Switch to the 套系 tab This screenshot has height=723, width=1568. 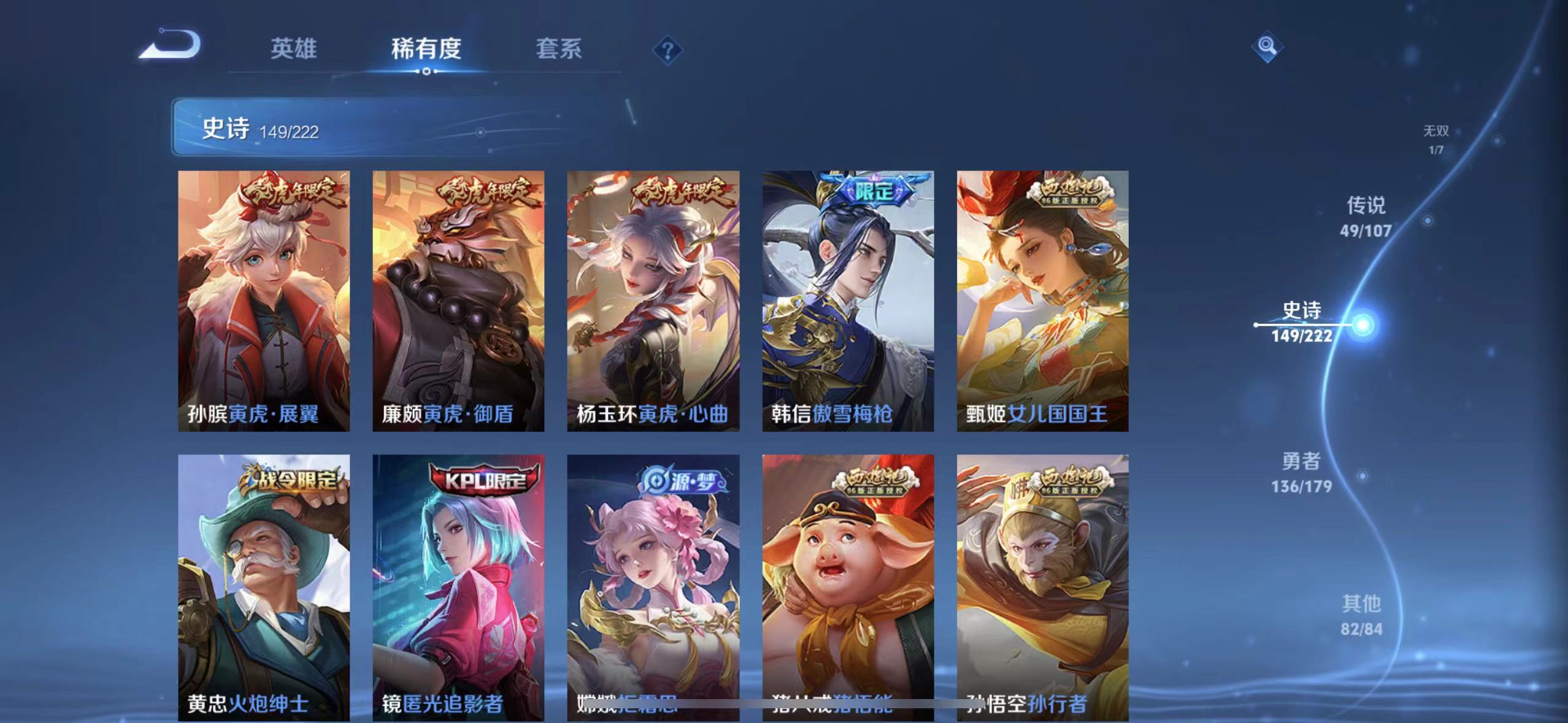(x=559, y=49)
